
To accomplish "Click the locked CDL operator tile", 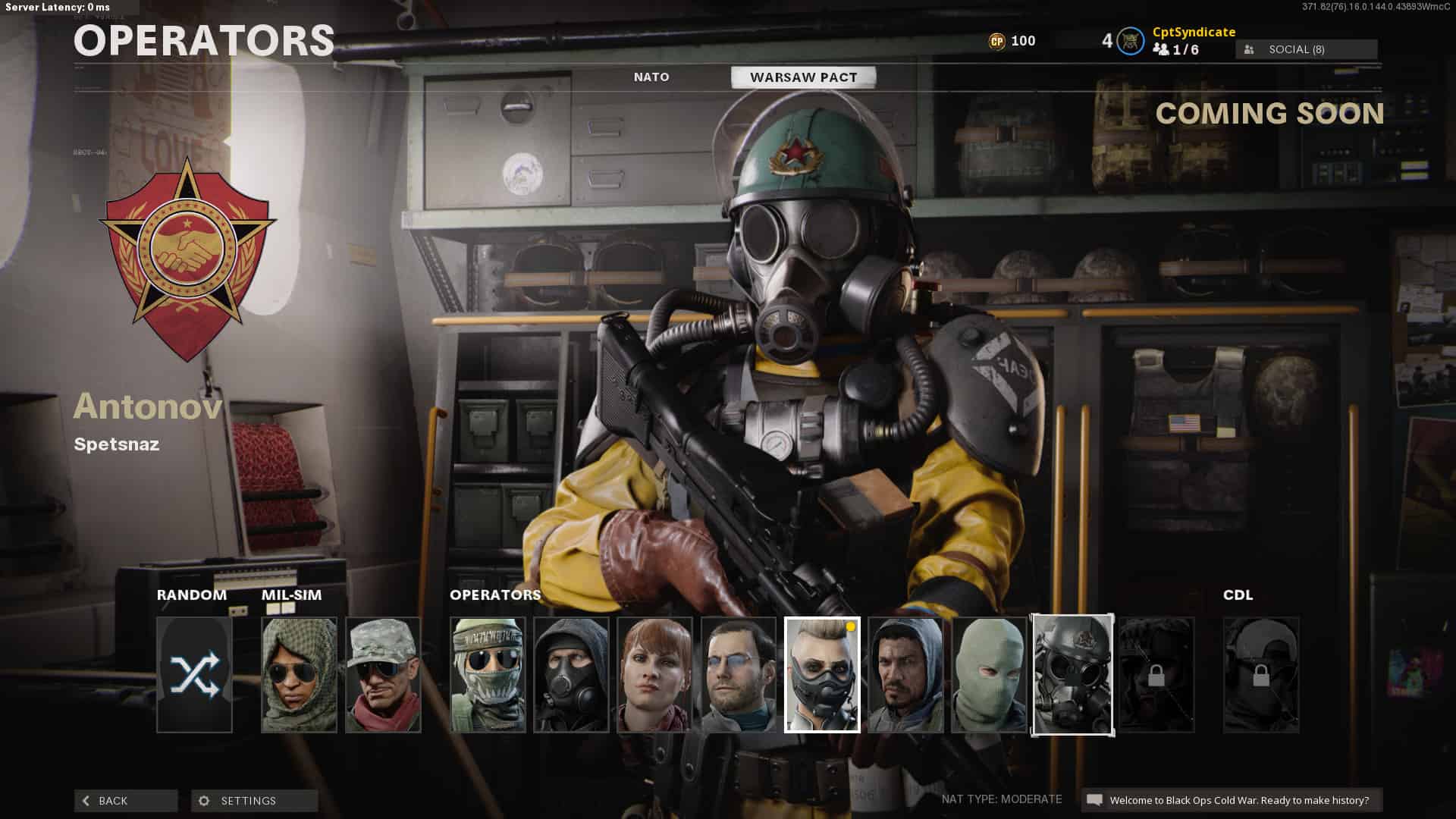I will [x=1260, y=675].
